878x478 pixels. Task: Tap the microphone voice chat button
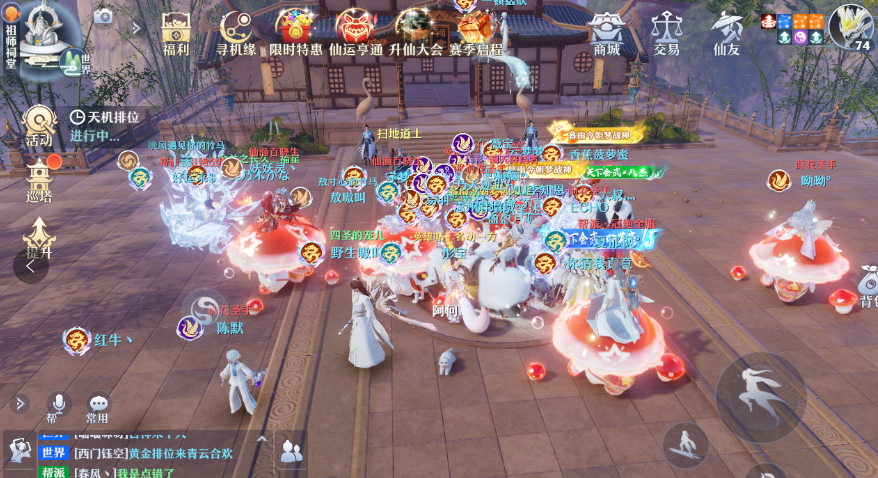[x=57, y=405]
